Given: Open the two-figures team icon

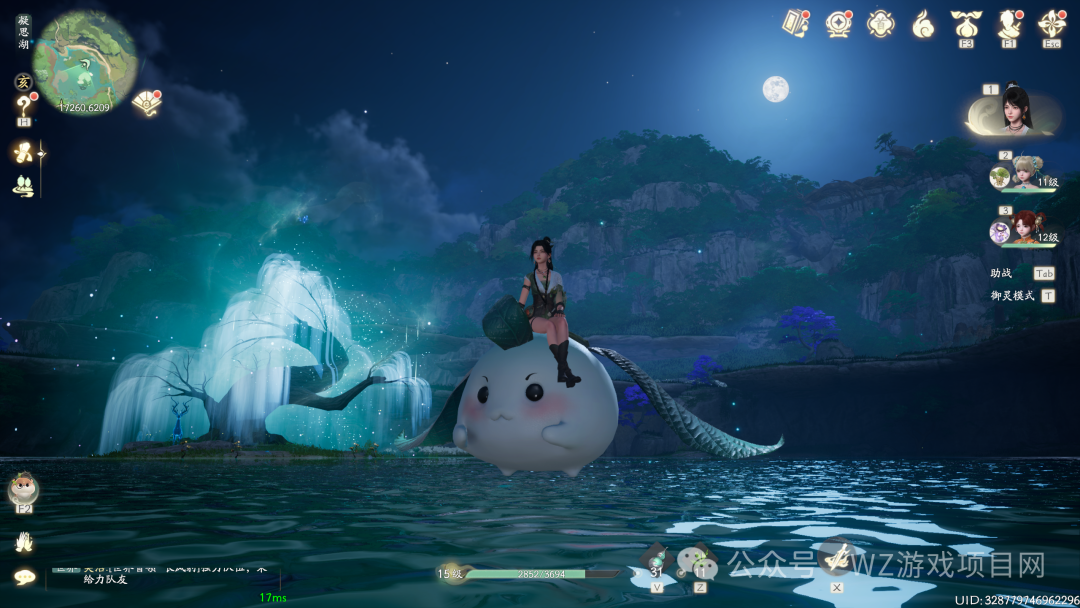Looking at the screenshot, I should 22,185.
